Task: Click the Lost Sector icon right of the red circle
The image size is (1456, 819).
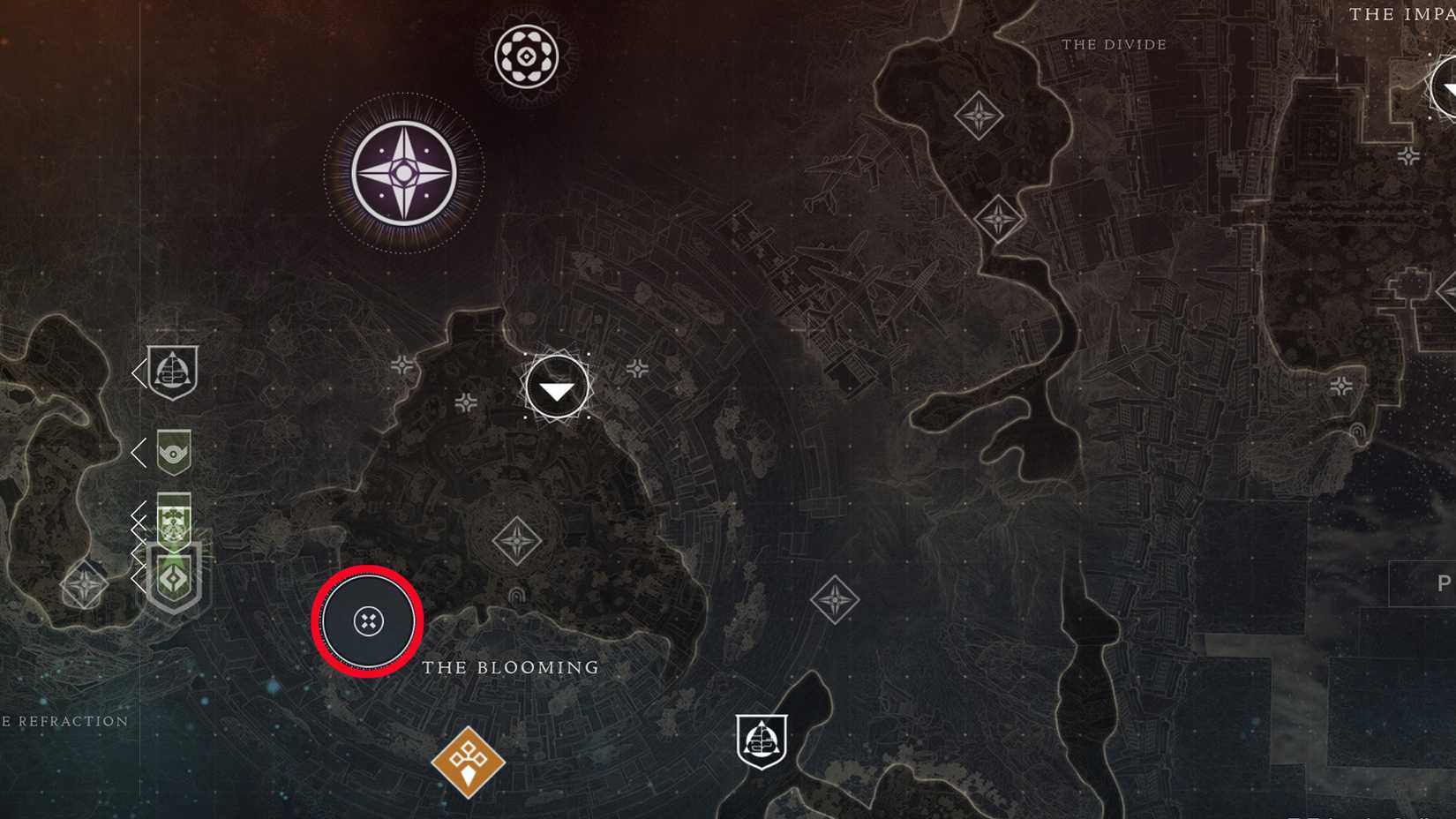Action: pyautogui.click(x=835, y=599)
